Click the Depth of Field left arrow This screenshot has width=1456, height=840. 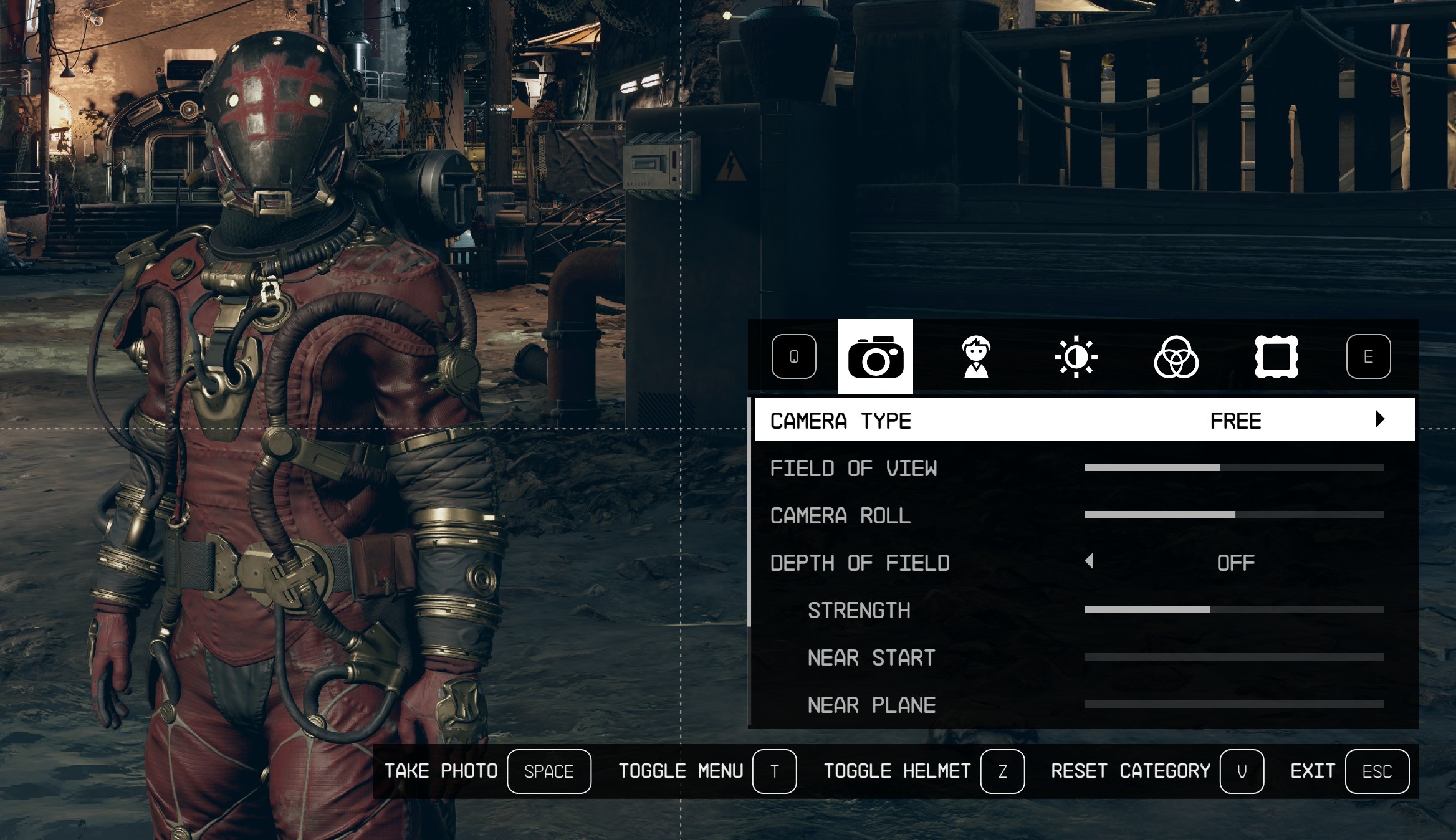click(1090, 561)
